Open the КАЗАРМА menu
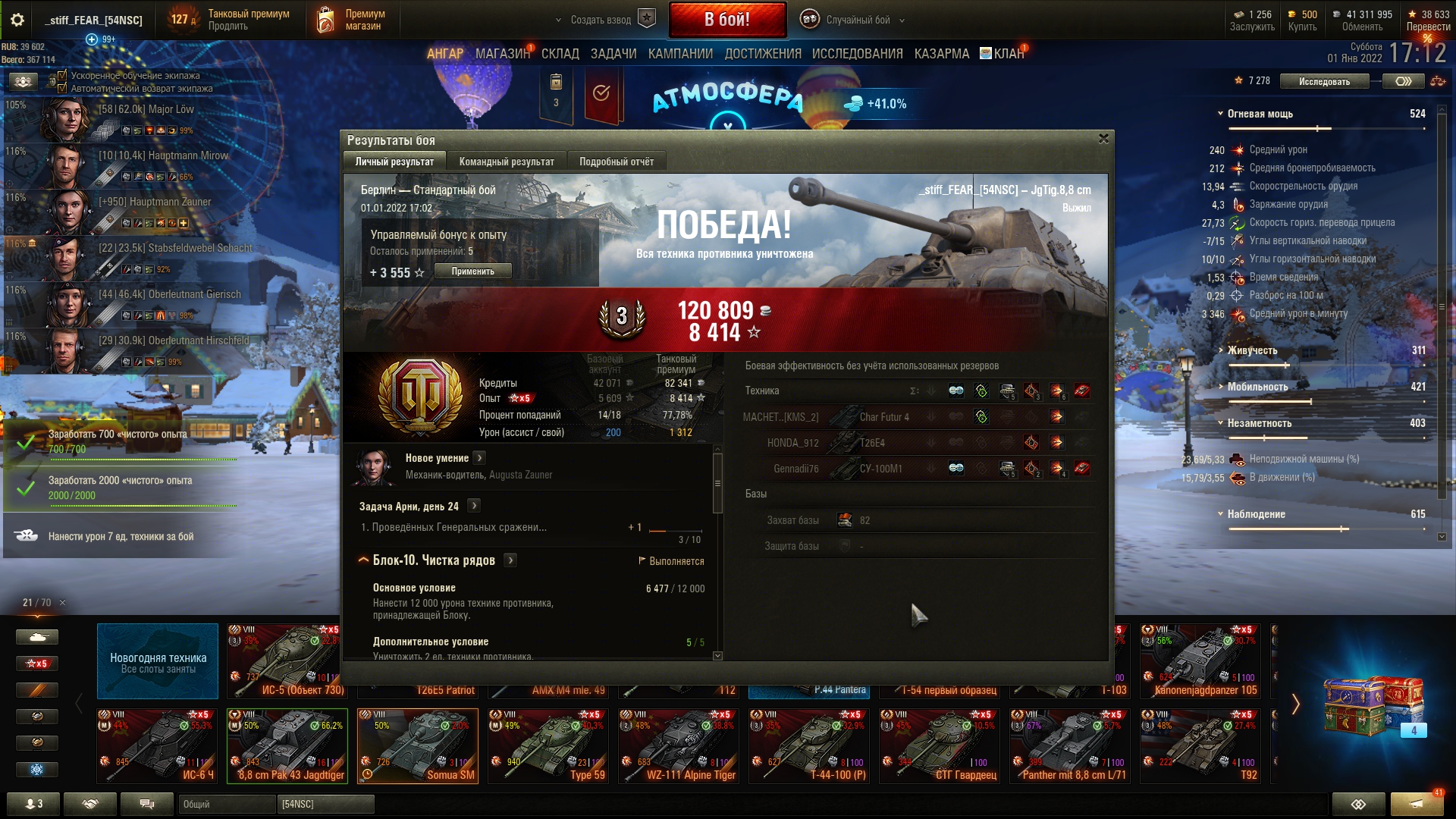Viewport: 1456px width, 819px height. (x=941, y=54)
